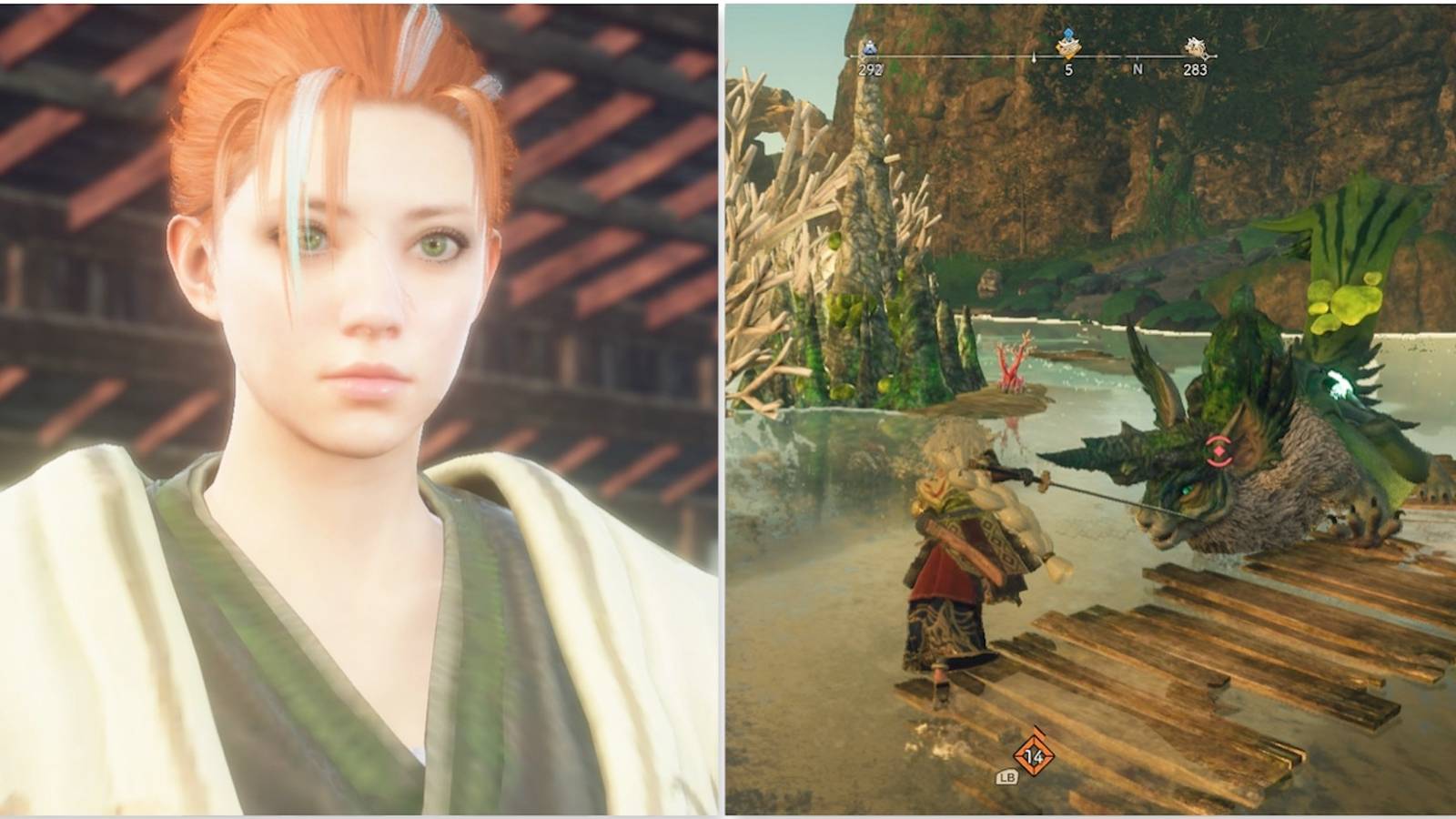Select the camp marker on the compass
The width and height of the screenshot is (1456, 819).
click(x=869, y=49)
